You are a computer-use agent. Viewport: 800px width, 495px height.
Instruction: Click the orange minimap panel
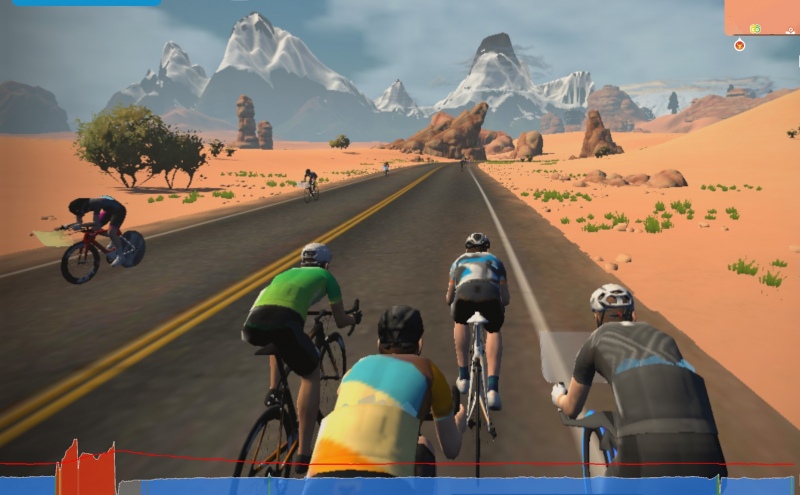coord(761,14)
